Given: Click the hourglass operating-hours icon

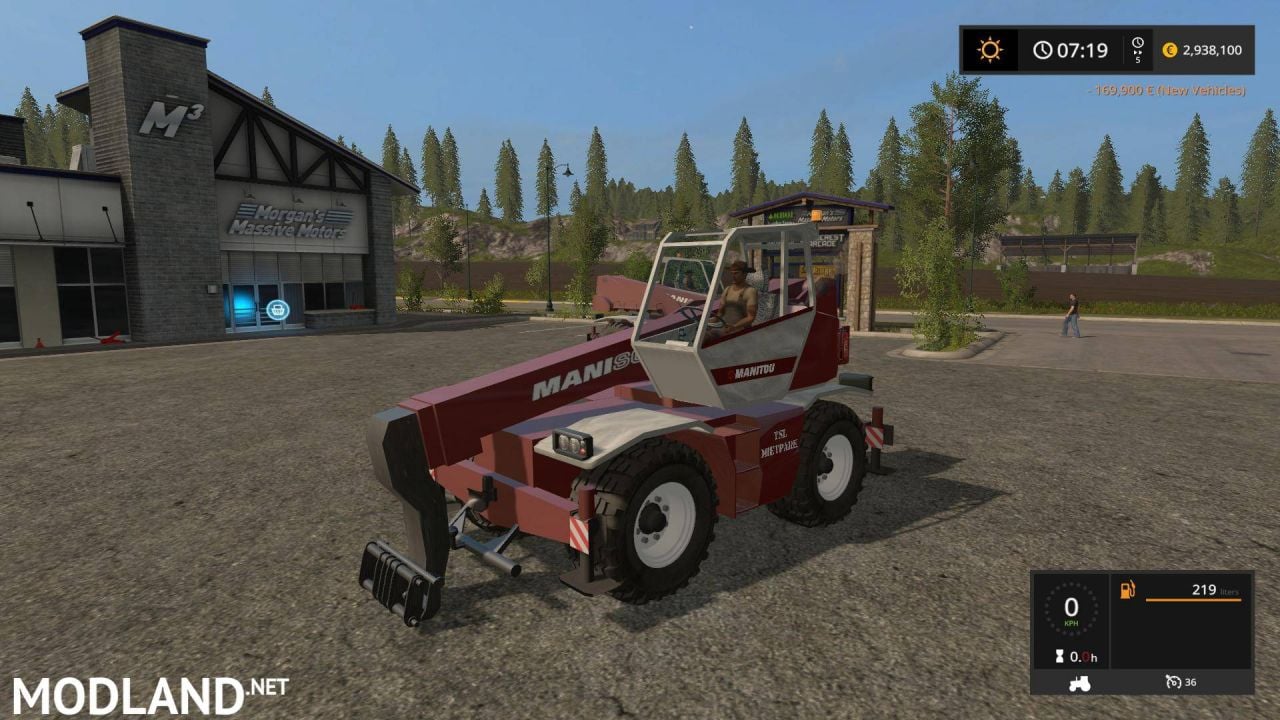Looking at the screenshot, I should [x=1059, y=656].
